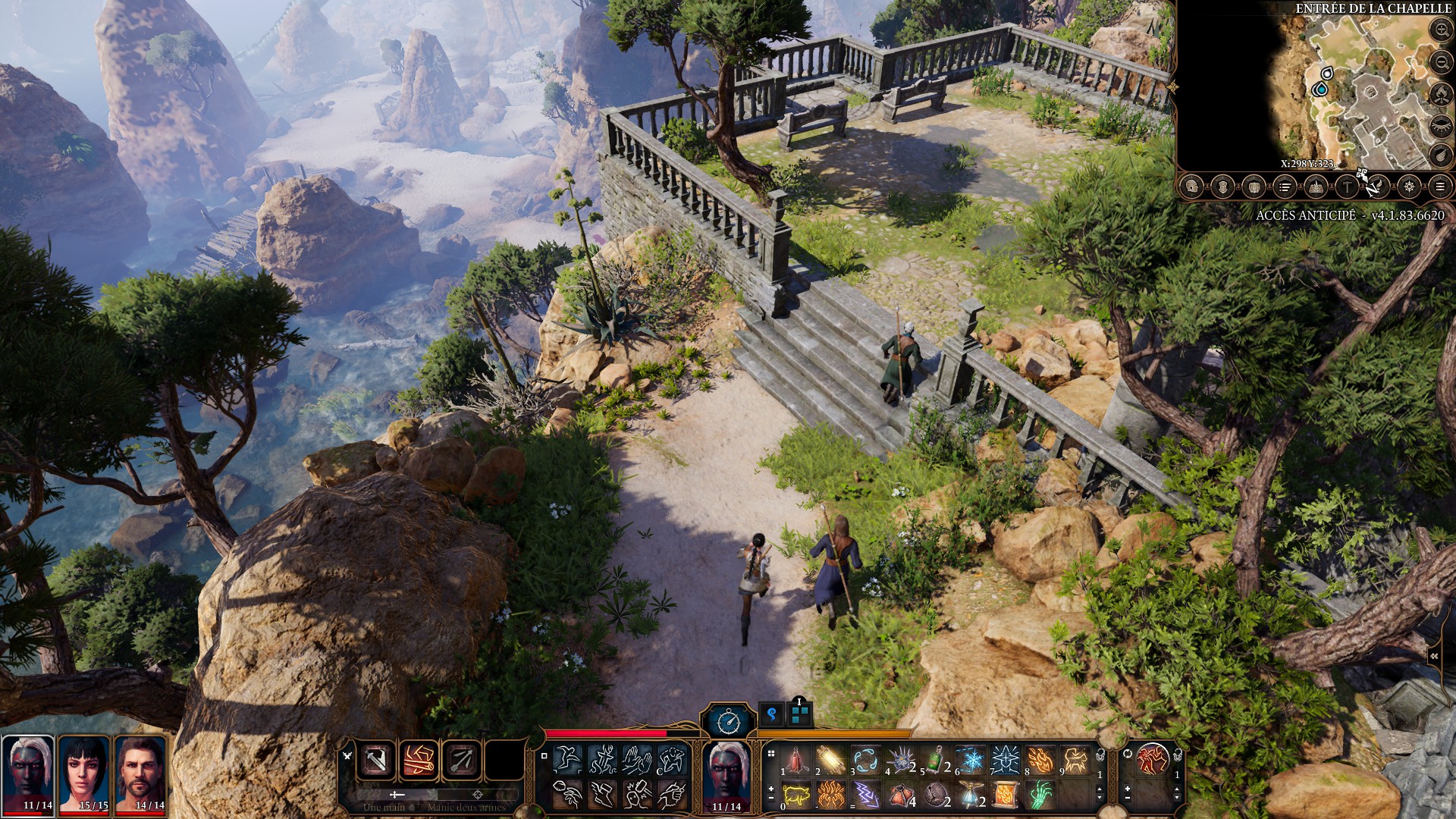This screenshot has height=819, width=1456.
Task: Select the glowing scroll in hotbar slot 2
Action: coord(830,760)
